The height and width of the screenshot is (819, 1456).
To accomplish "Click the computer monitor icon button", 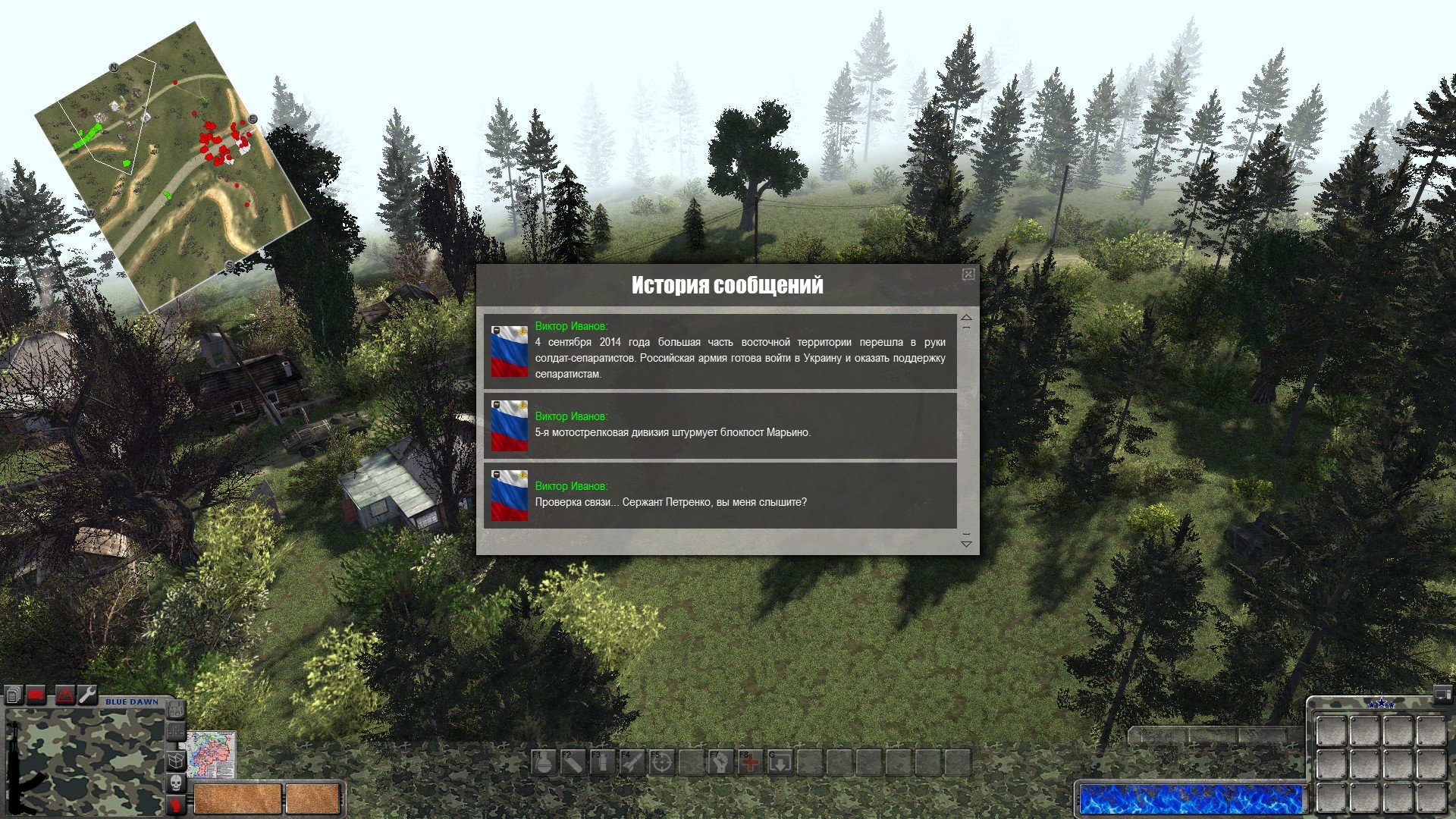I will 1442,694.
